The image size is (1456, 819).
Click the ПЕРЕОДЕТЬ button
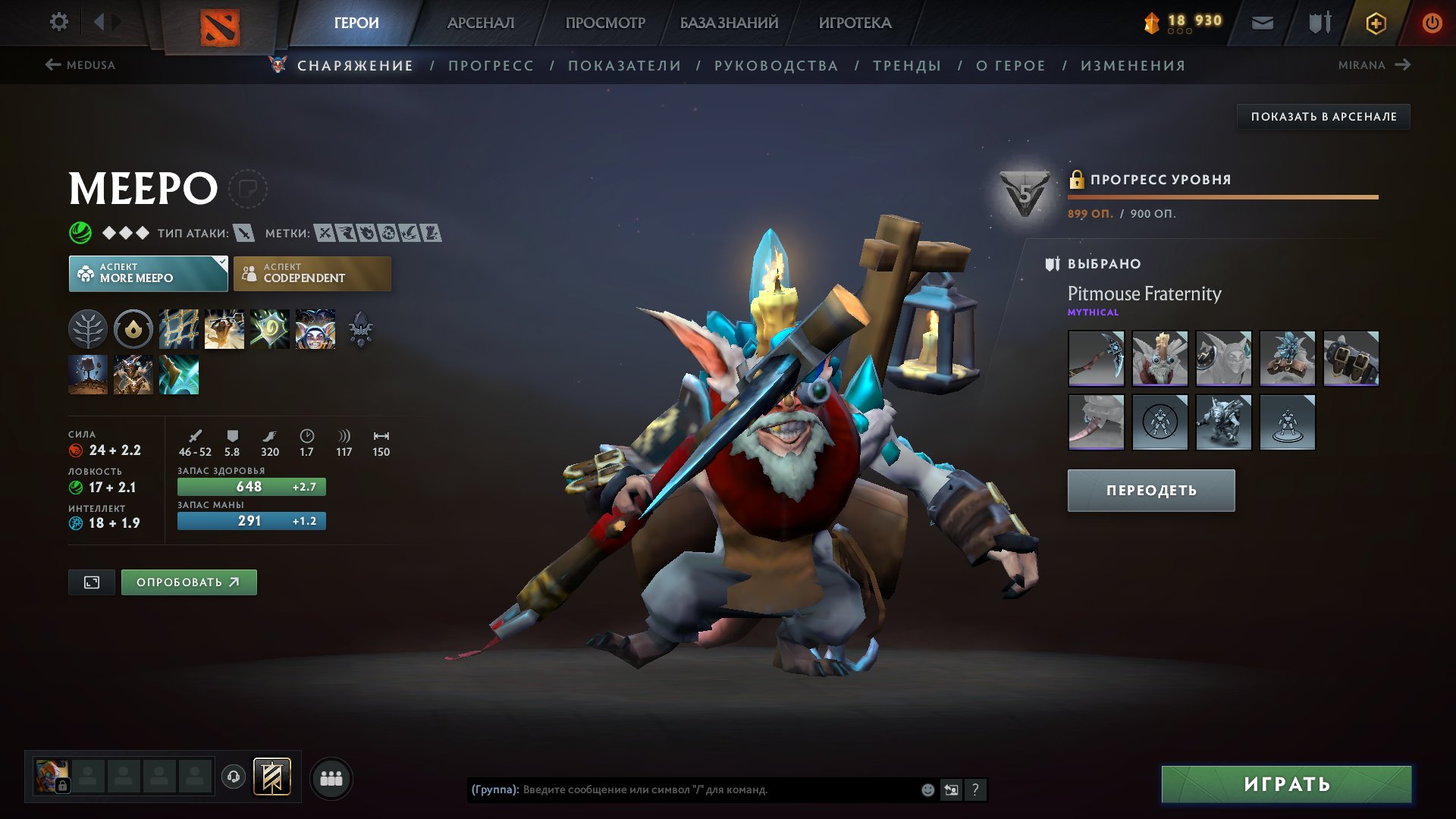(1150, 491)
